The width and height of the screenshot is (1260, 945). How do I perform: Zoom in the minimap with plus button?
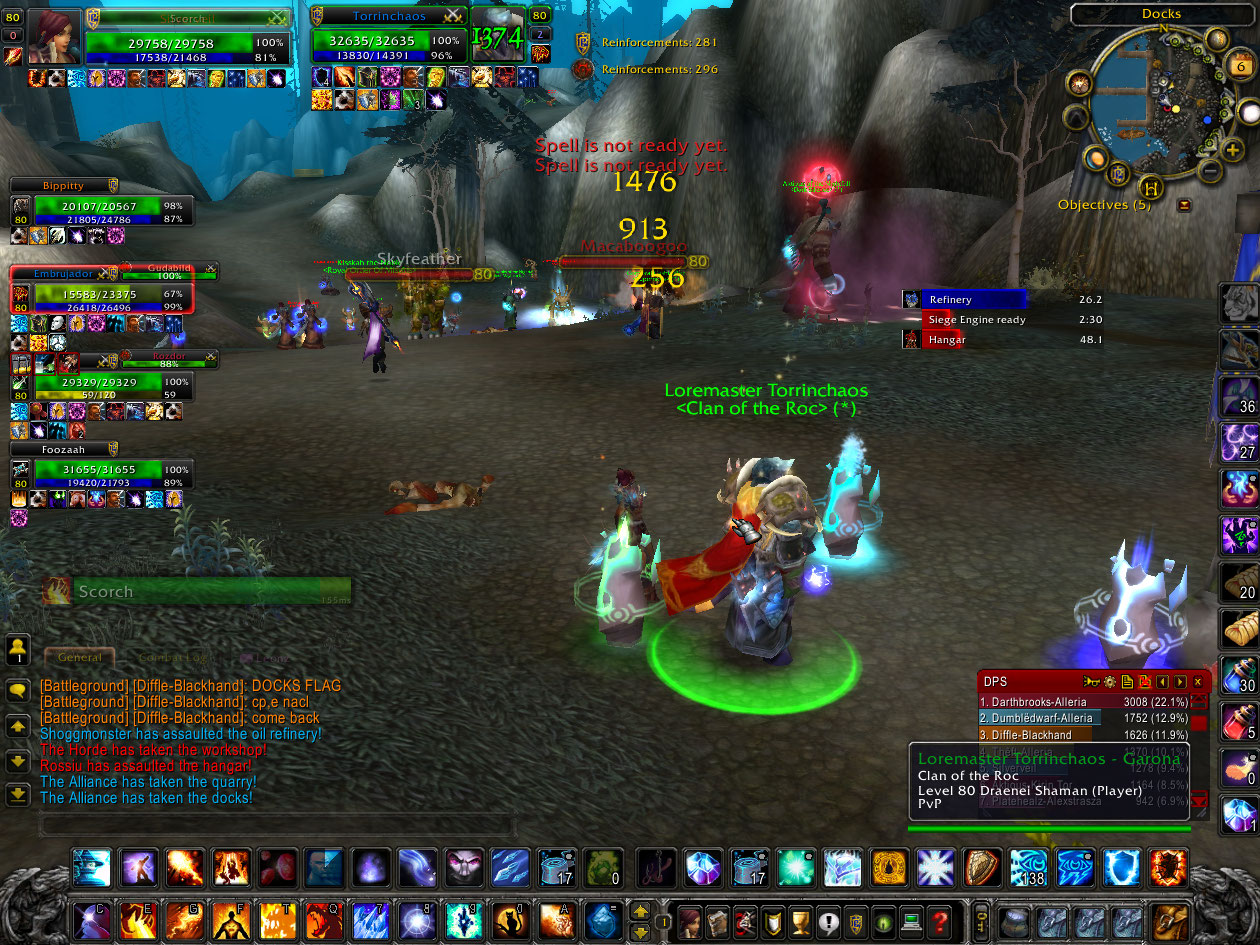pyautogui.click(x=1232, y=150)
